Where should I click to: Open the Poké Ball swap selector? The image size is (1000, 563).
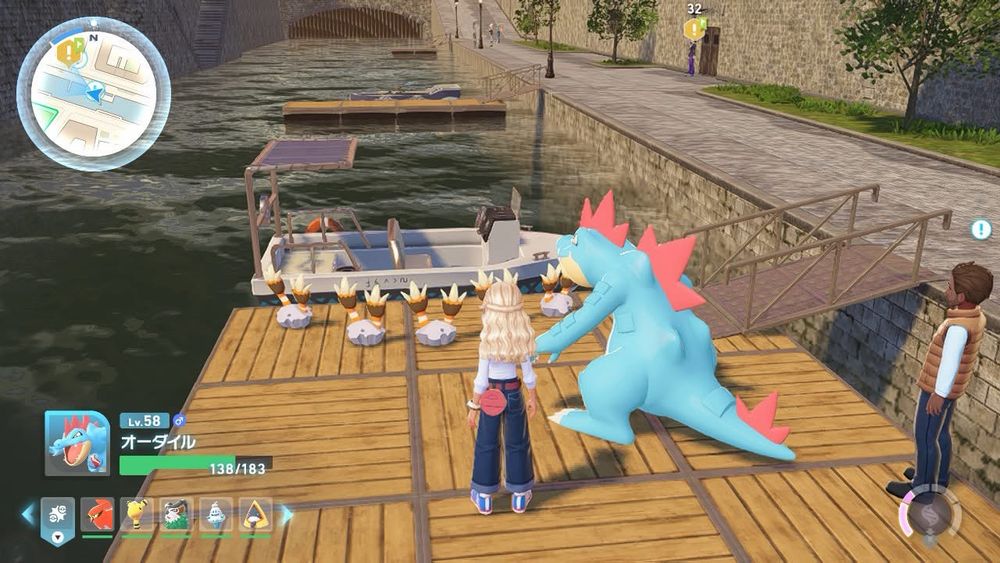[56, 516]
